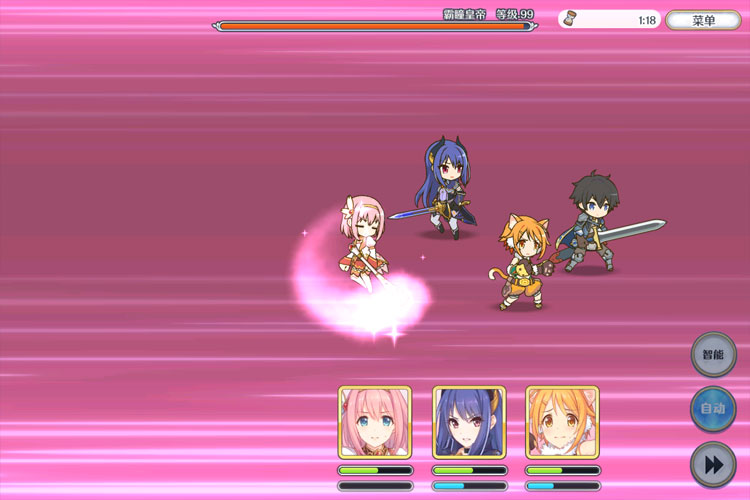Toggle the 自动 auto battle button
This screenshot has height=500, width=750.
tap(713, 409)
